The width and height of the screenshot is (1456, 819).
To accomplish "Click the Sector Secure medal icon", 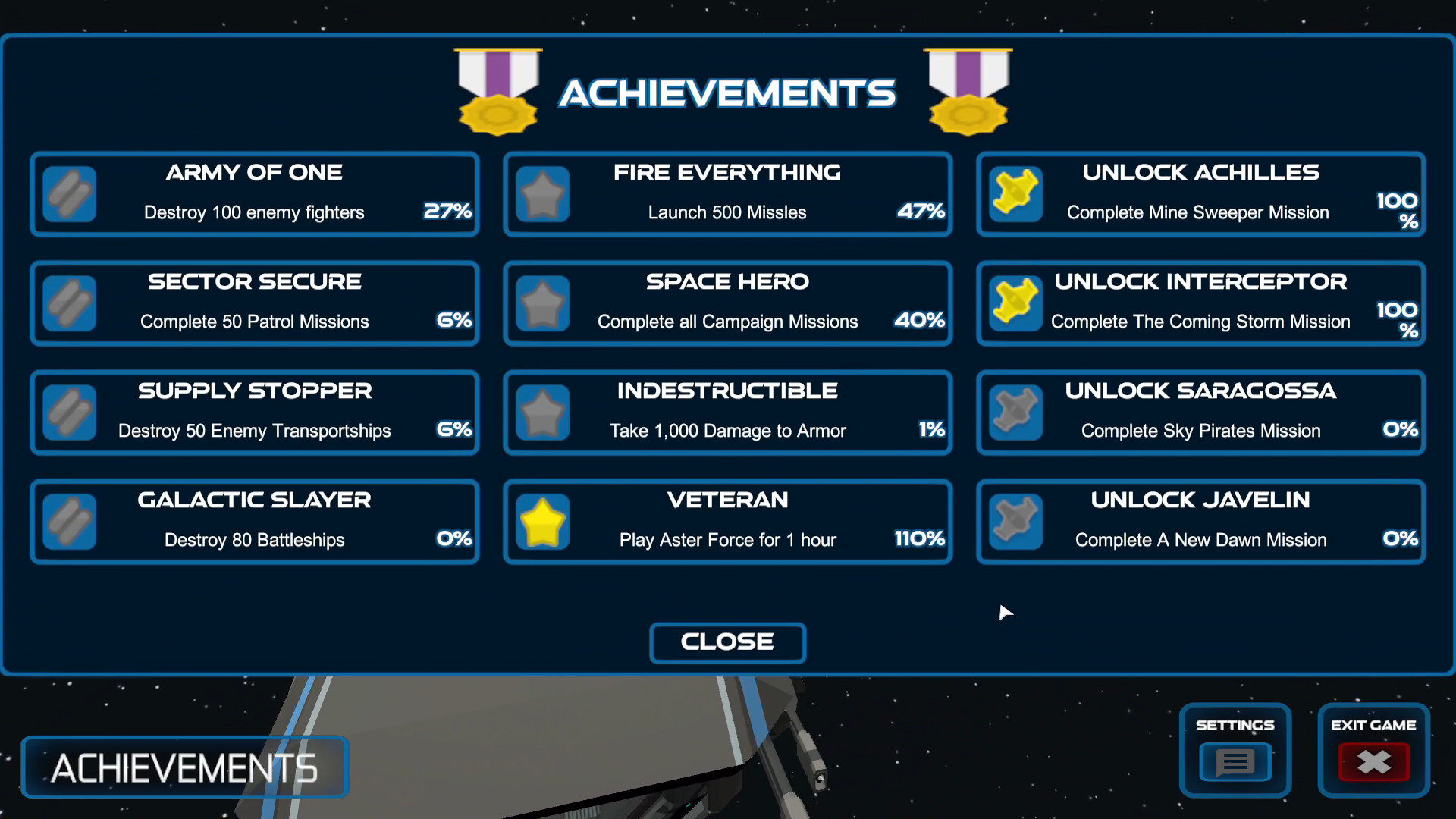I will tap(70, 303).
